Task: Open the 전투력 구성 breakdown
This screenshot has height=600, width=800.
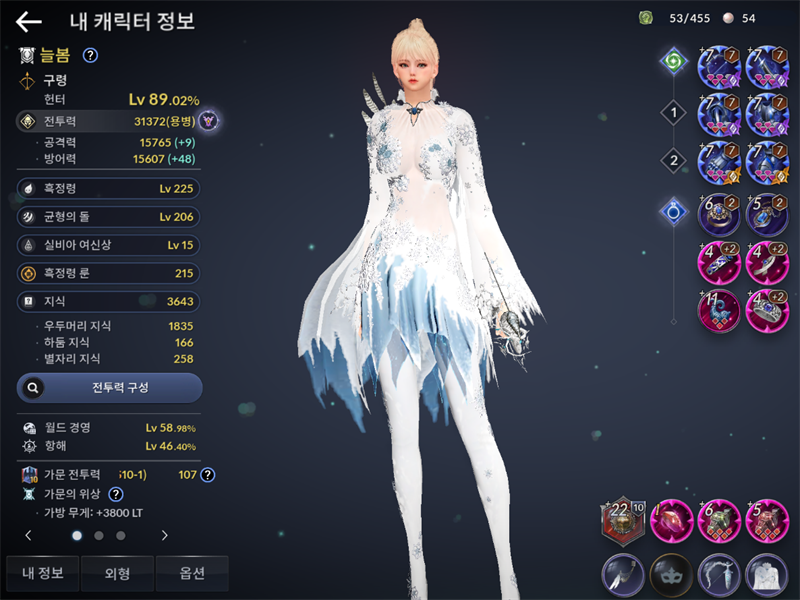Action: pos(109,387)
